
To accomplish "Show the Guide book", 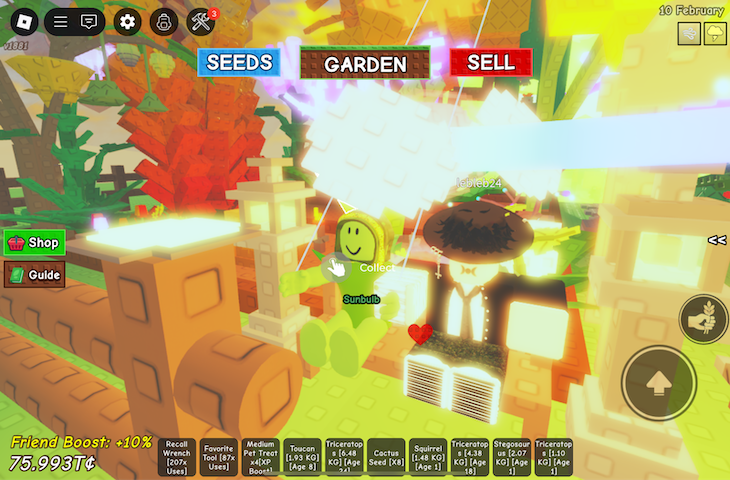I will 35,275.
